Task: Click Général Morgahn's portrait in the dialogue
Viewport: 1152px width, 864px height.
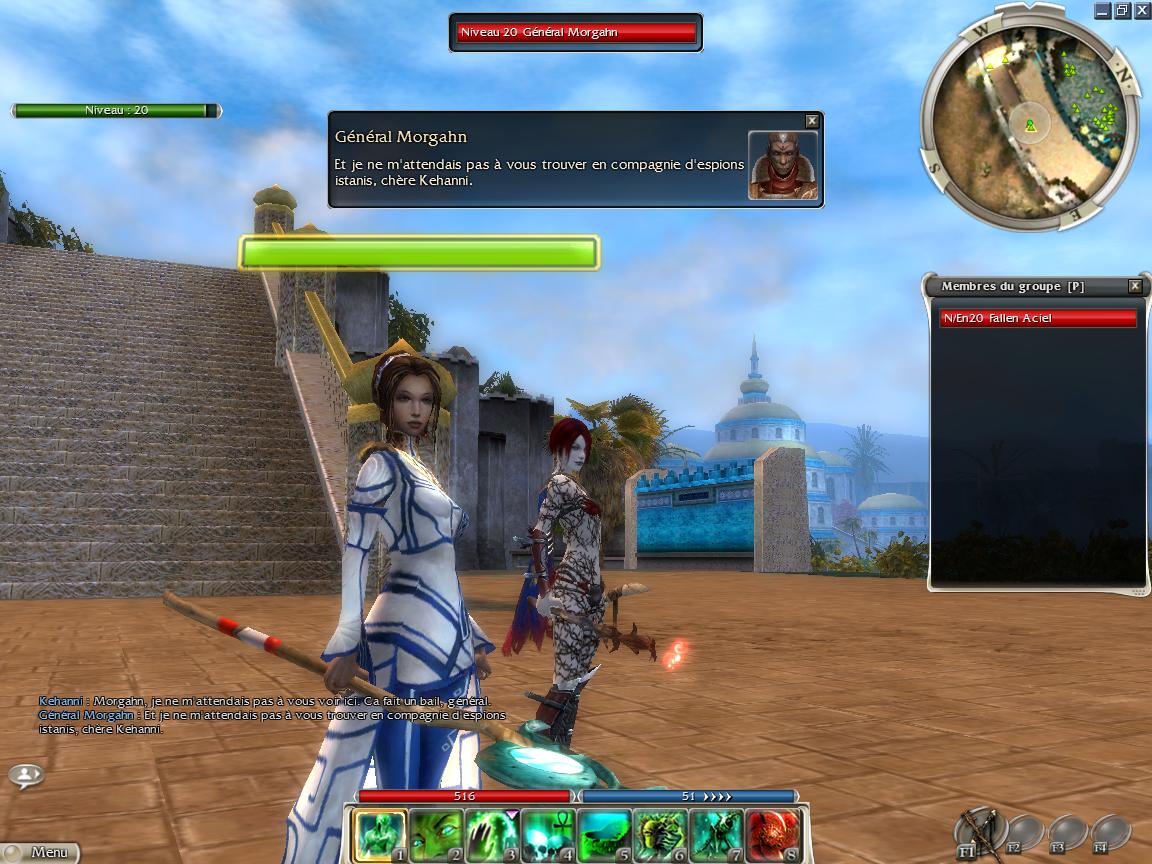Action: pos(782,165)
